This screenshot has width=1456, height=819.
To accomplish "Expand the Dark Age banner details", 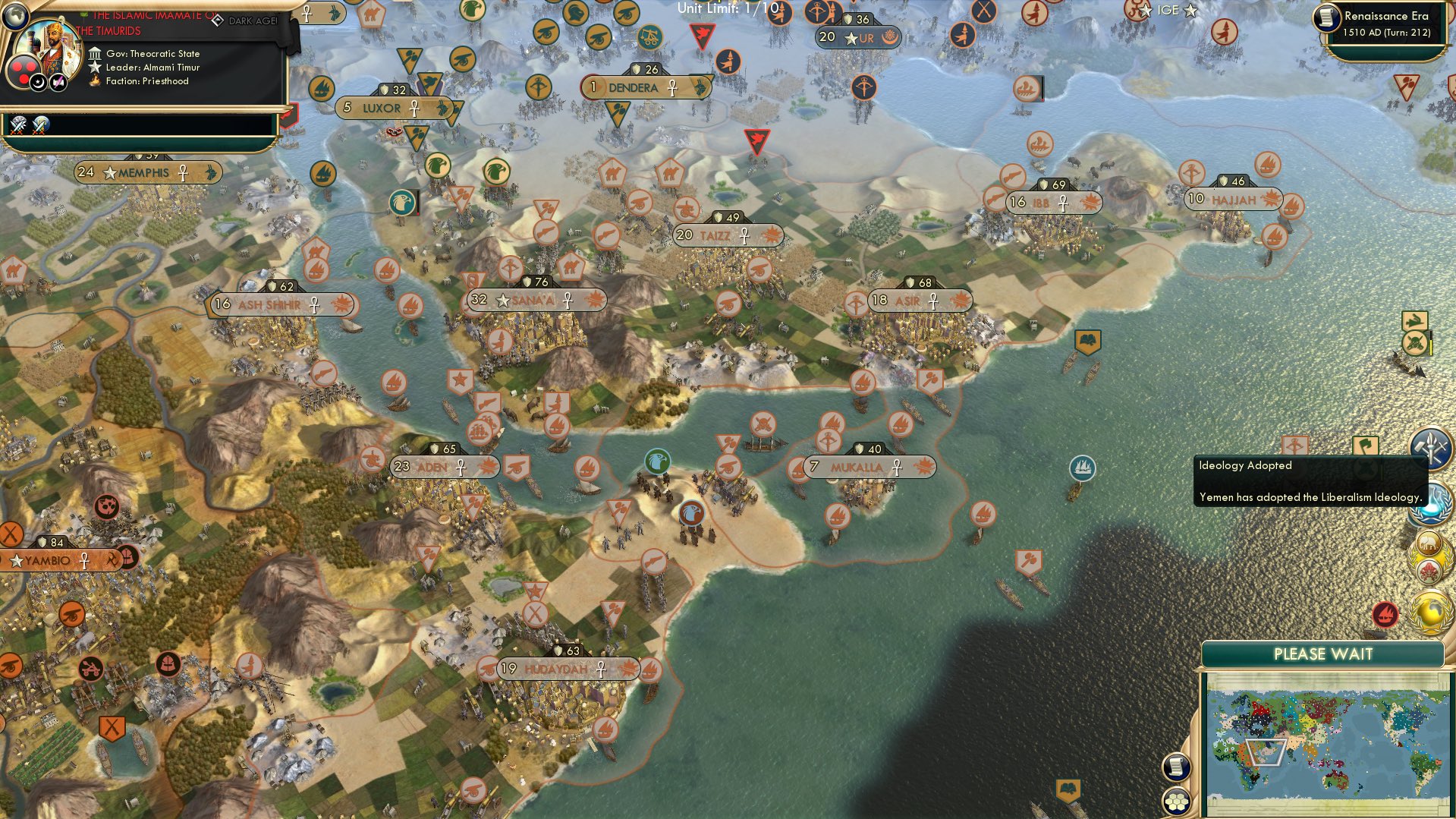I will (251, 20).
